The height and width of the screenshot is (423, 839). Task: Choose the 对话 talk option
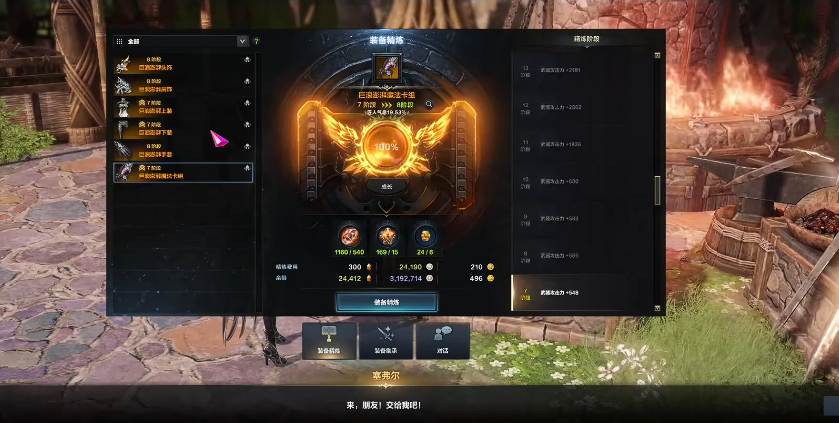pyautogui.click(x=442, y=341)
